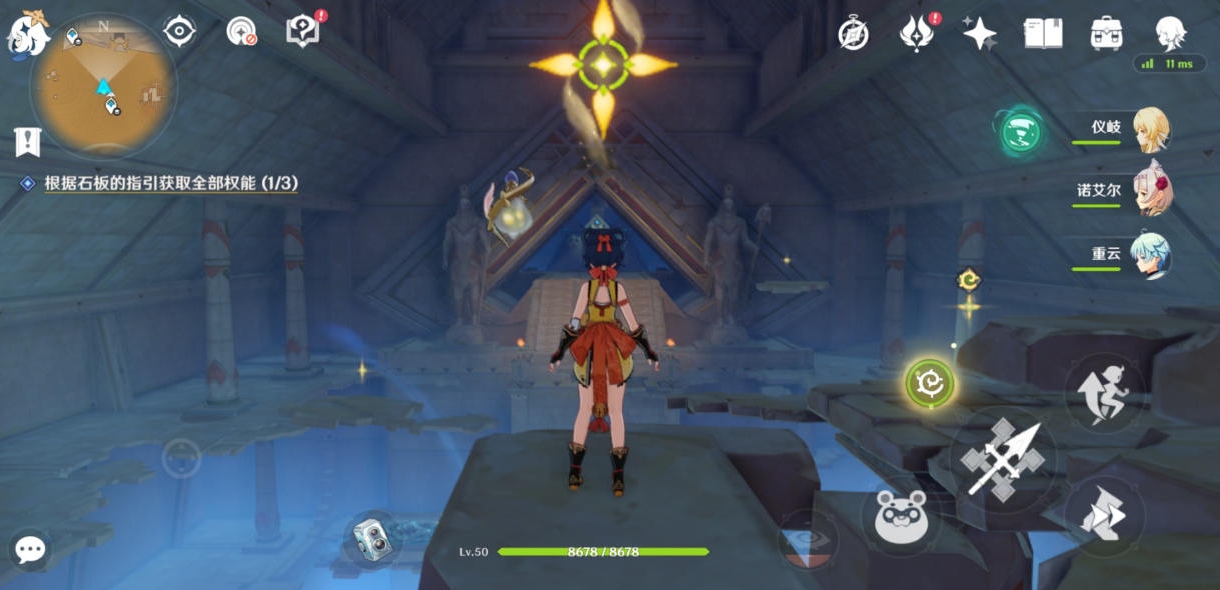Open the backpack inventory
The image size is (1220, 590).
pos(1106,34)
